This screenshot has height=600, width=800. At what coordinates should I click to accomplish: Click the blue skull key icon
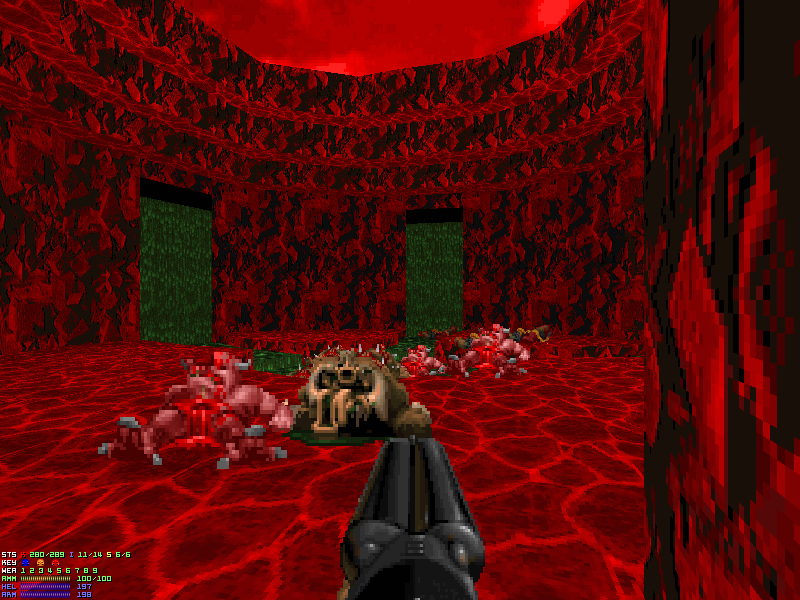26,563
